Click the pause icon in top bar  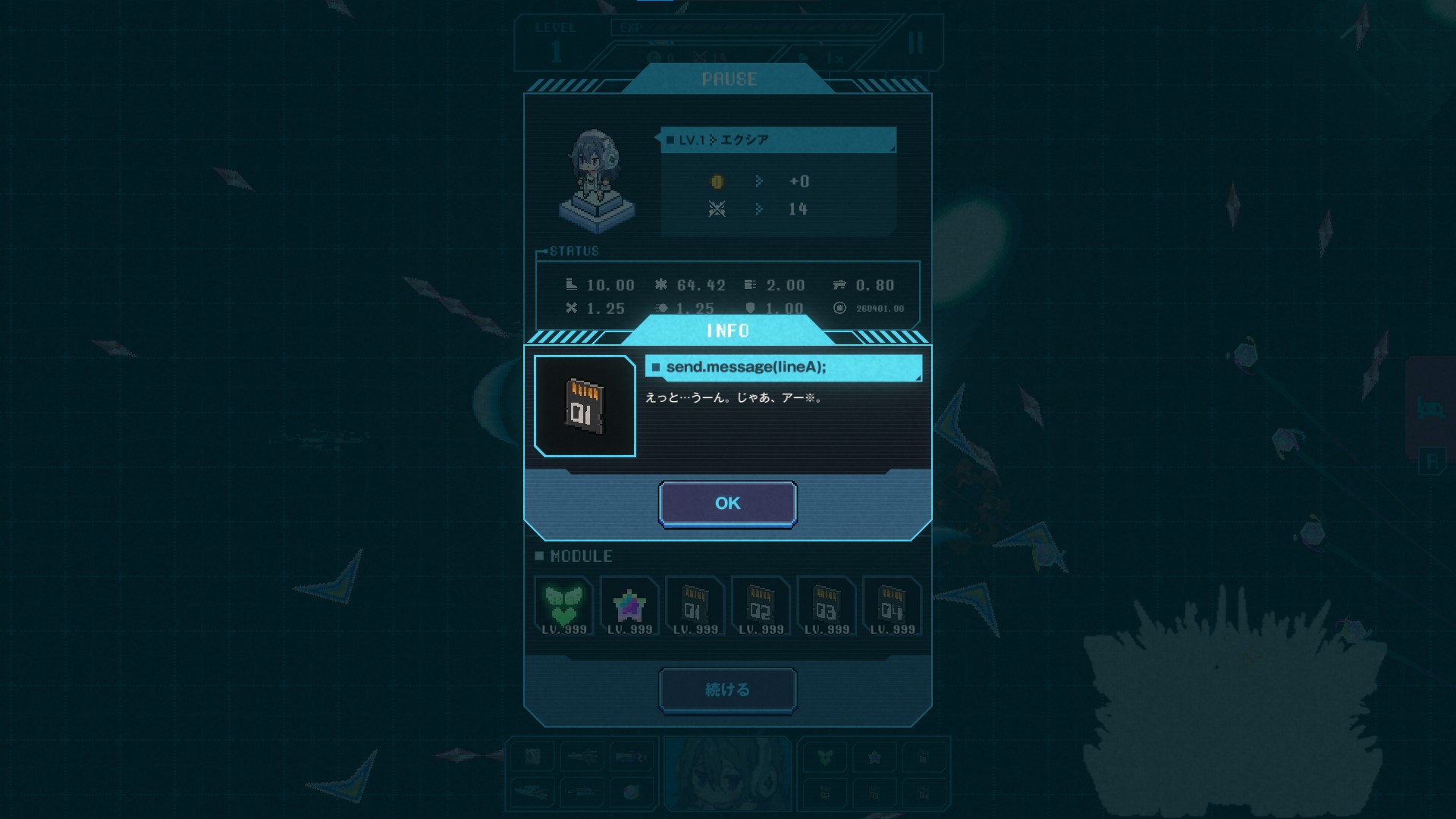tap(915, 43)
